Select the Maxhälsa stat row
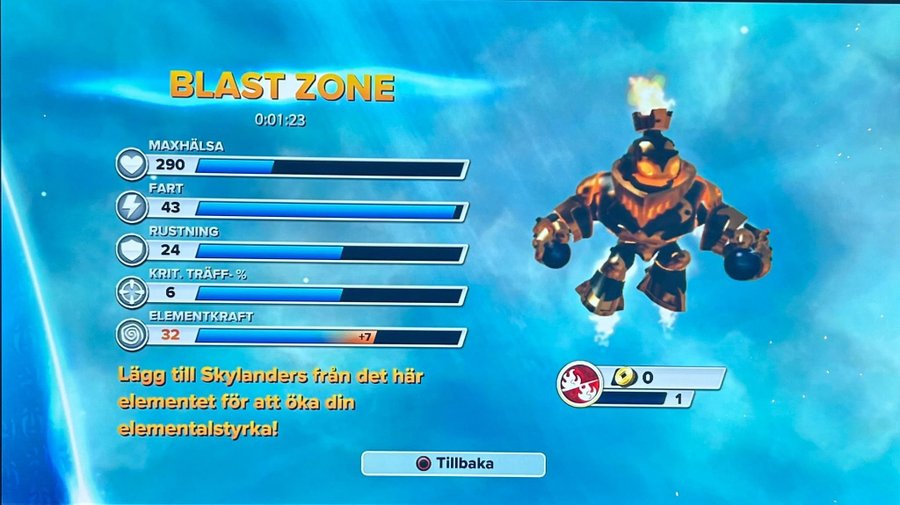This screenshot has height=505, width=900. 300,165
